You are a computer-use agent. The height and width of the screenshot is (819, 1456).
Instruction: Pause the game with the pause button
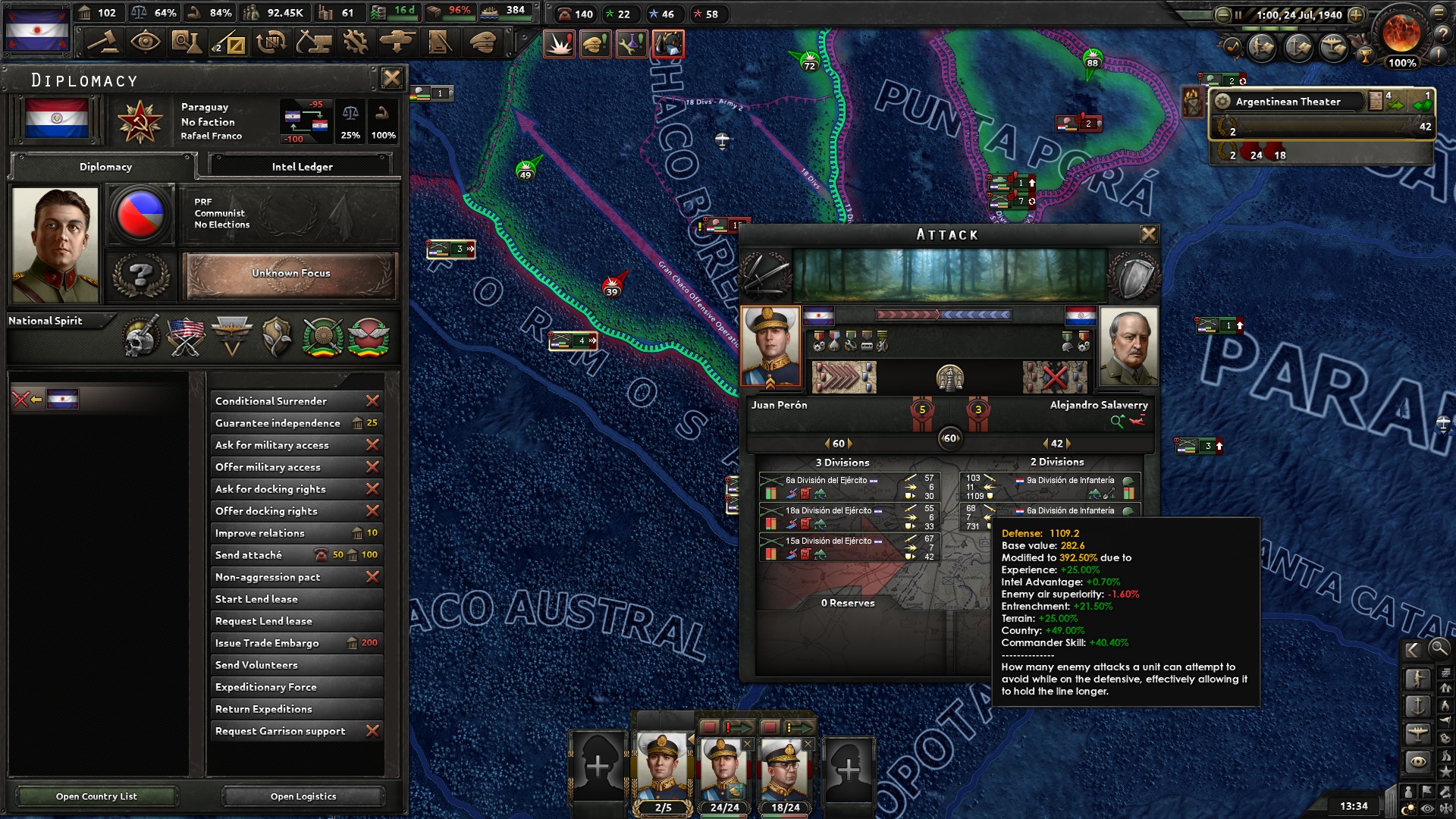point(1238,14)
